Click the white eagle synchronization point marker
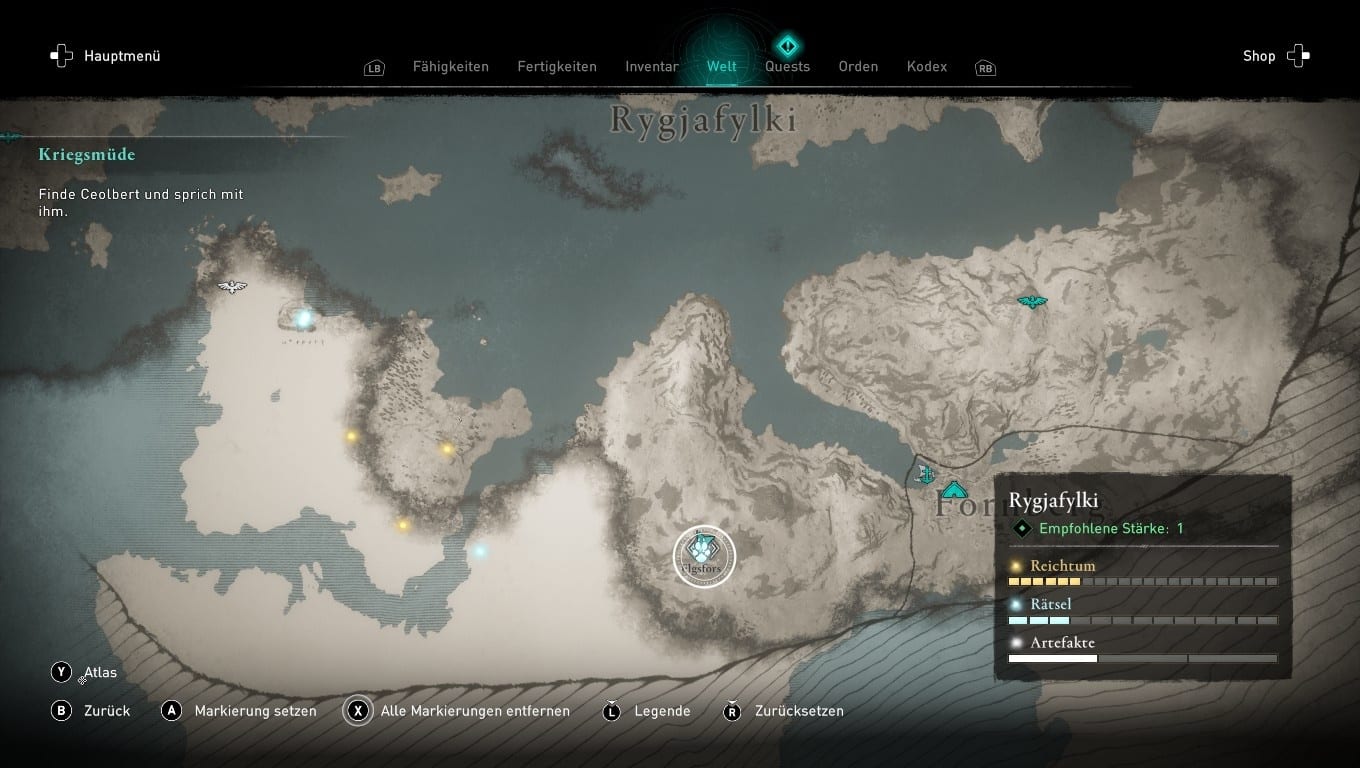The height and width of the screenshot is (768, 1360). (x=232, y=287)
